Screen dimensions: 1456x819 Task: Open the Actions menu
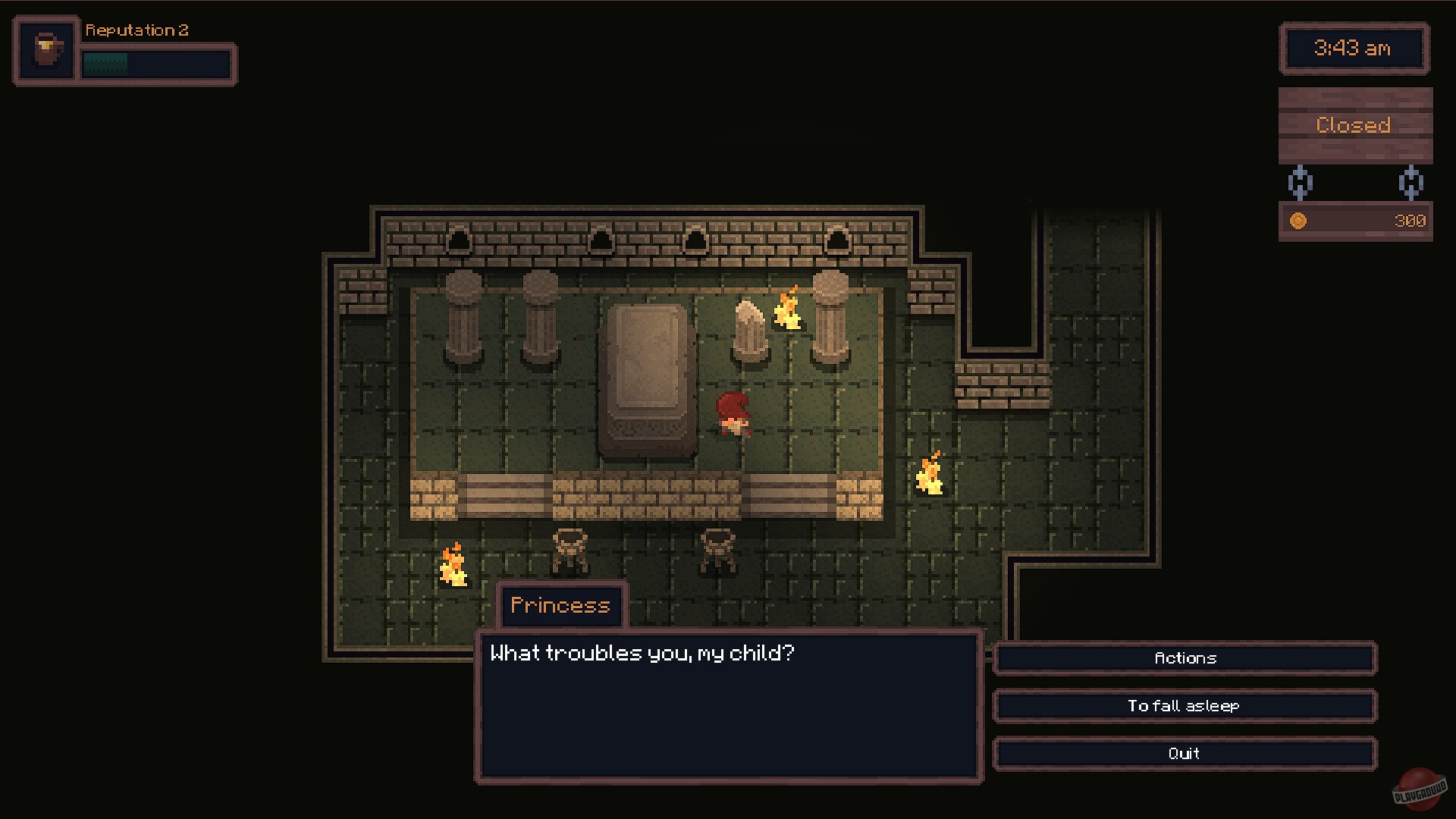click(1185, 658)
